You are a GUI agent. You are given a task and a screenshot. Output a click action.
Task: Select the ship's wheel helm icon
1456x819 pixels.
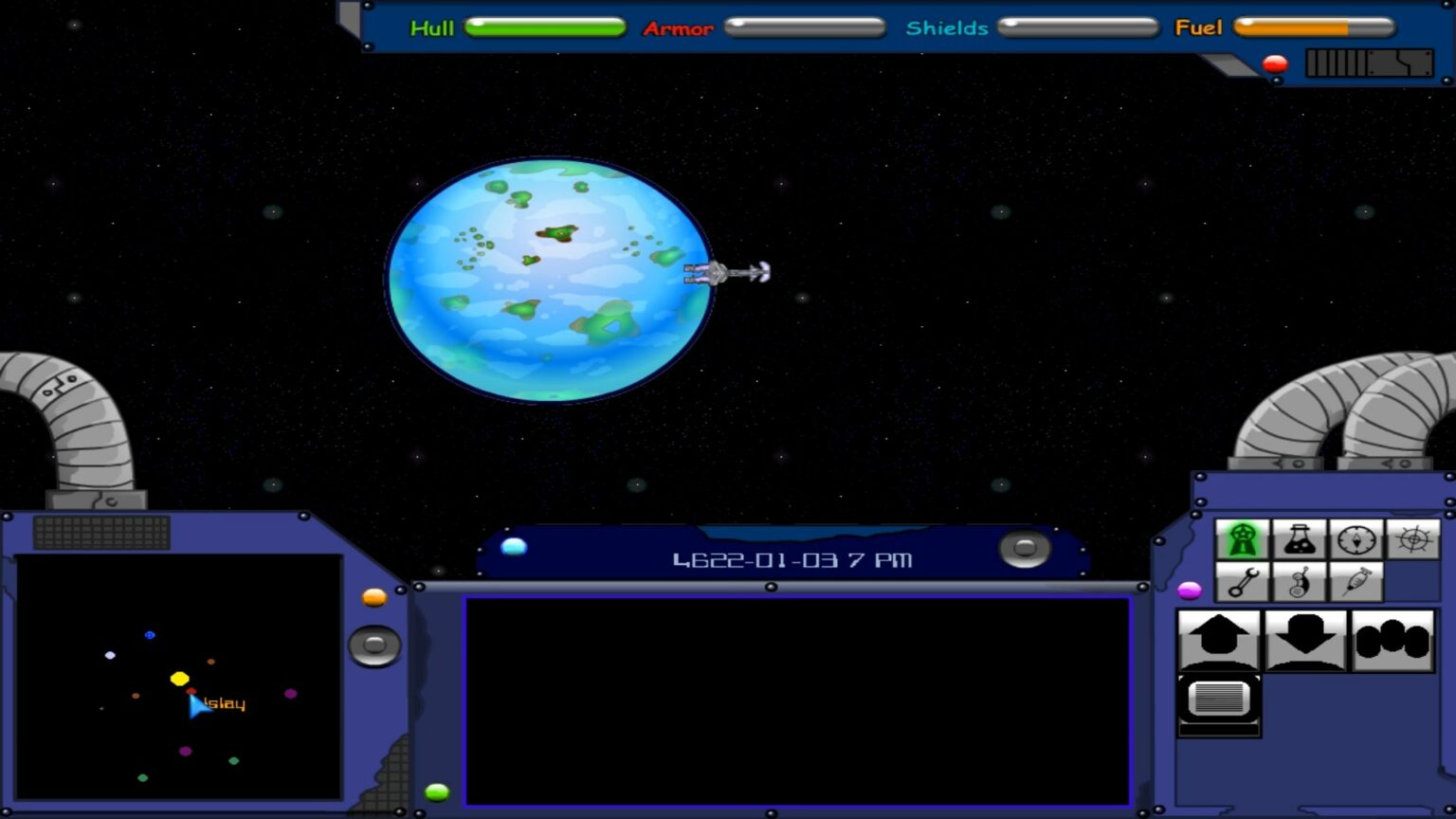1413,538
